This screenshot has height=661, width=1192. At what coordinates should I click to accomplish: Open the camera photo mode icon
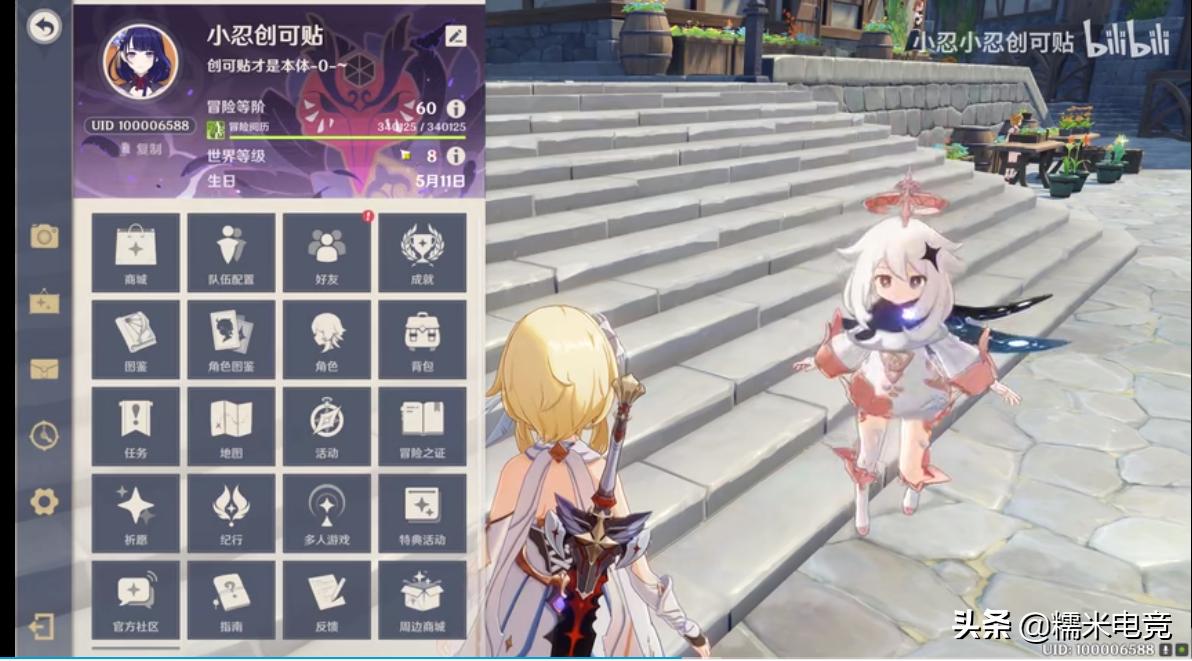tap(44, 236)
